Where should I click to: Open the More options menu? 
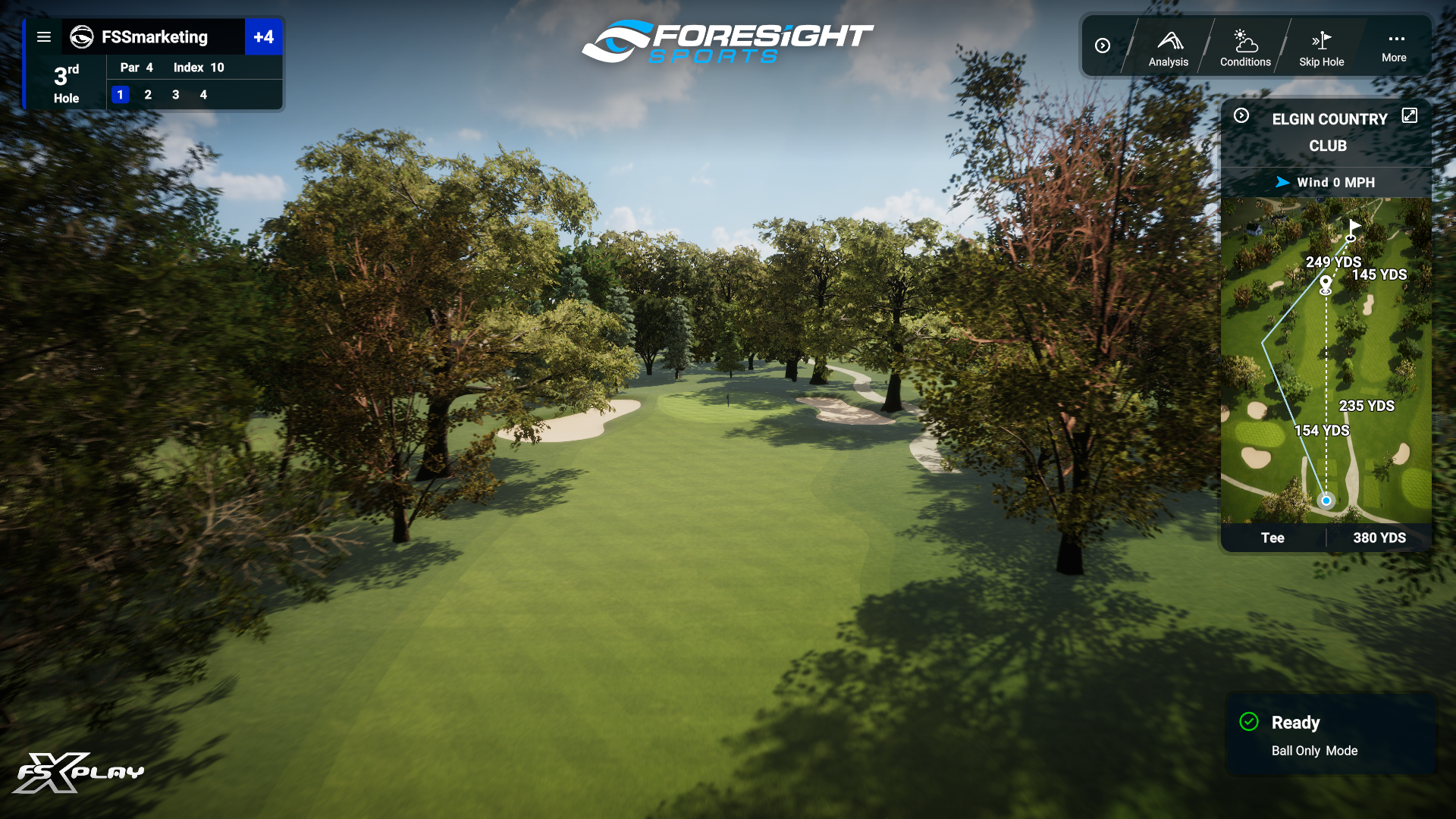pos(1394,47)
